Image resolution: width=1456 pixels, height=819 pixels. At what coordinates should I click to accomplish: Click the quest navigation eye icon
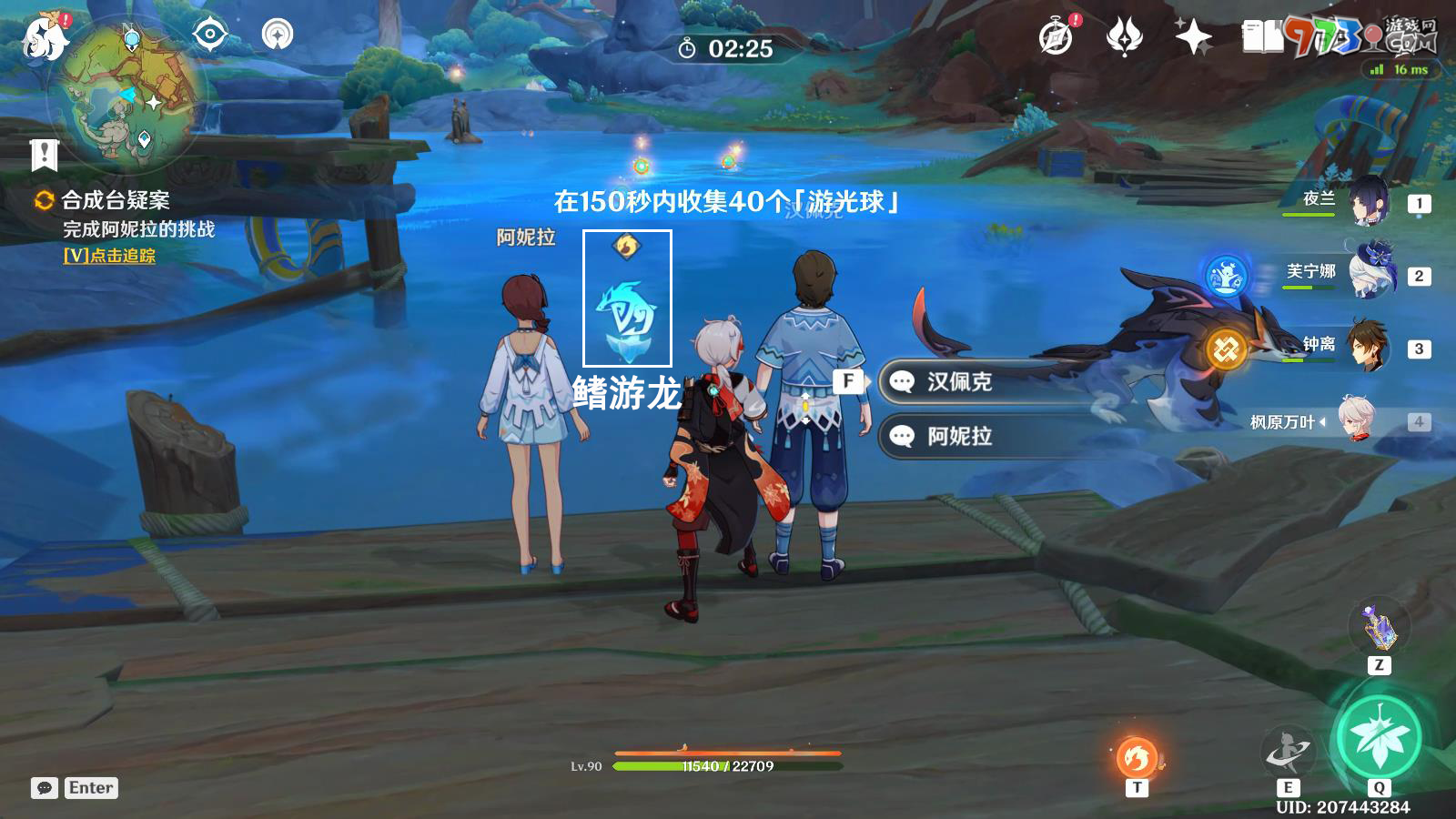tap(210, 35)
